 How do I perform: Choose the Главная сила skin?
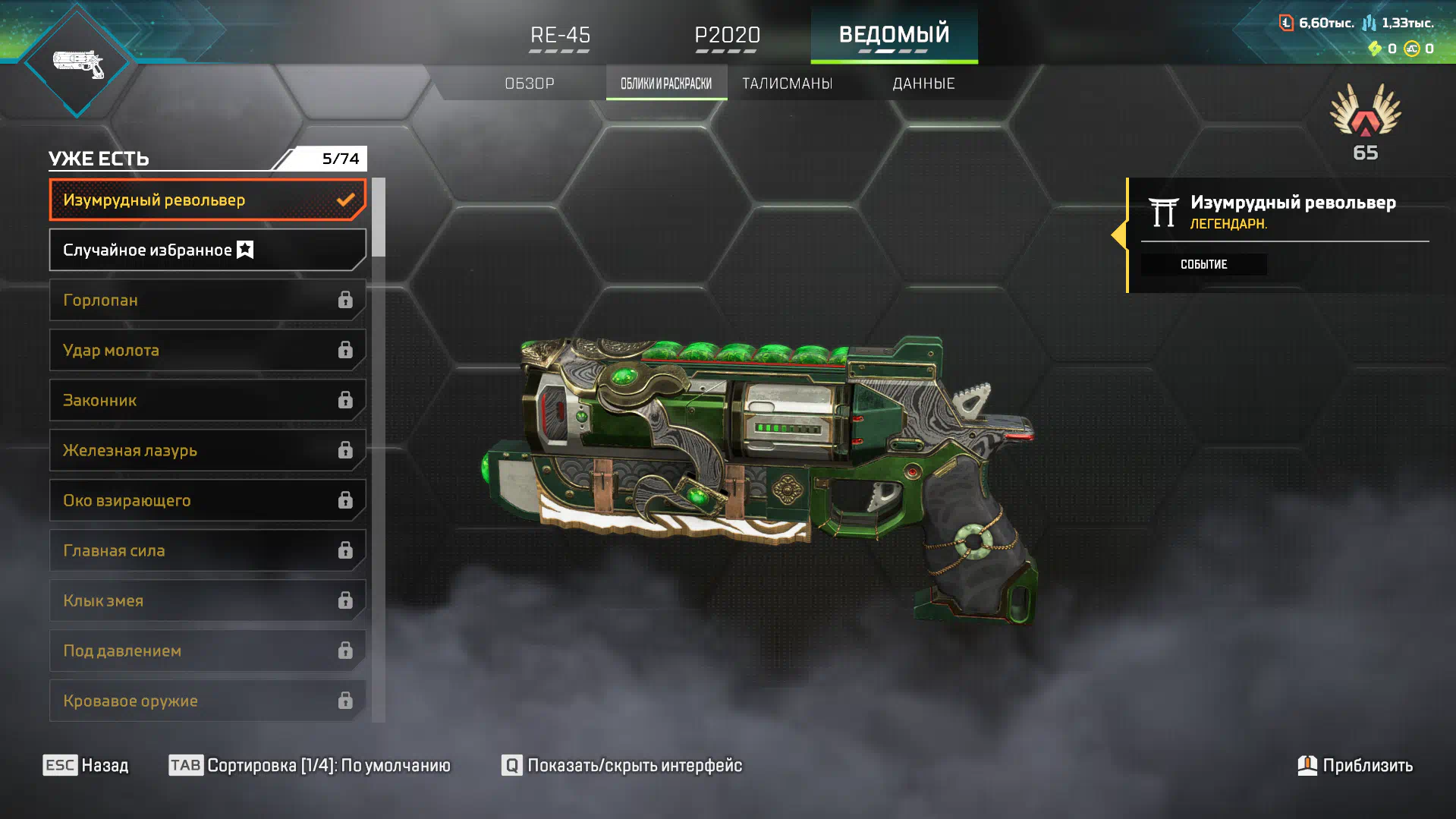click(207, 551)
